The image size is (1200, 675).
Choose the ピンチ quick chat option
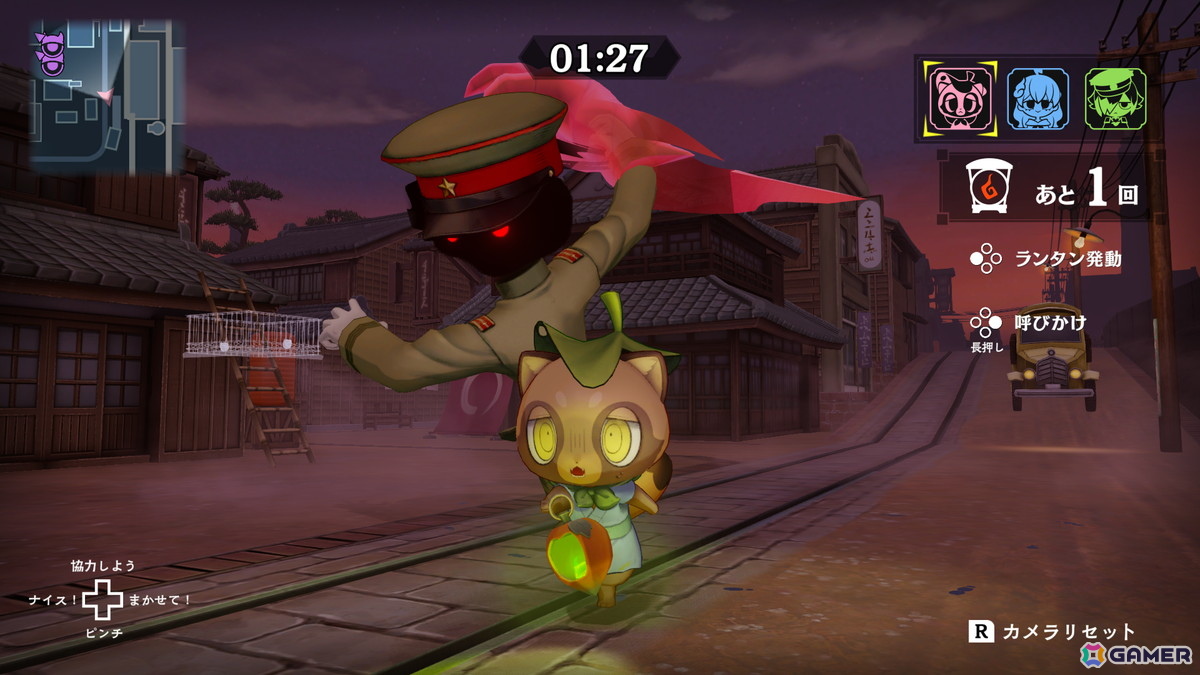[x=103, y=634]
